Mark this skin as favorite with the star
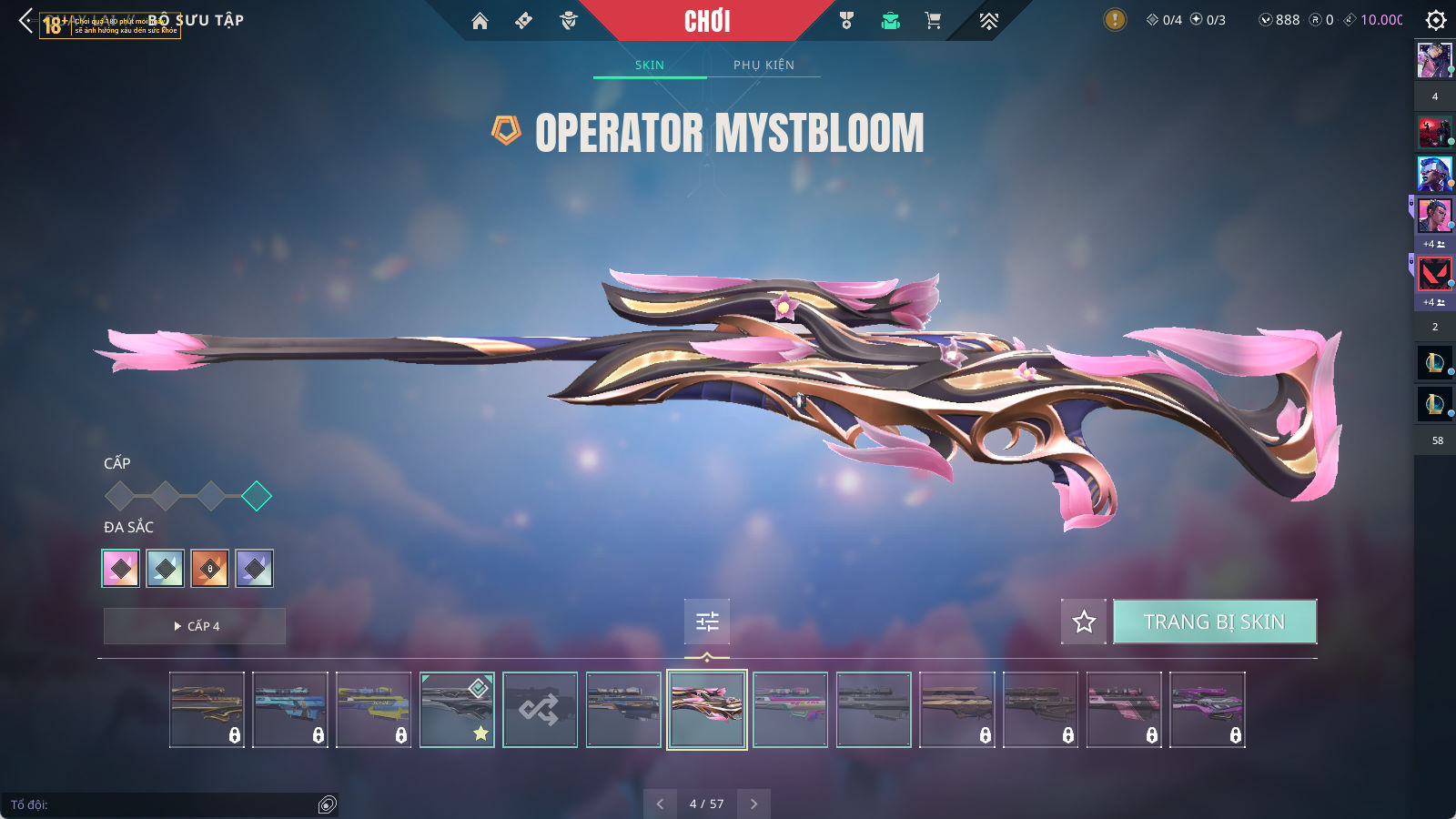 (x=1084, y=622)
